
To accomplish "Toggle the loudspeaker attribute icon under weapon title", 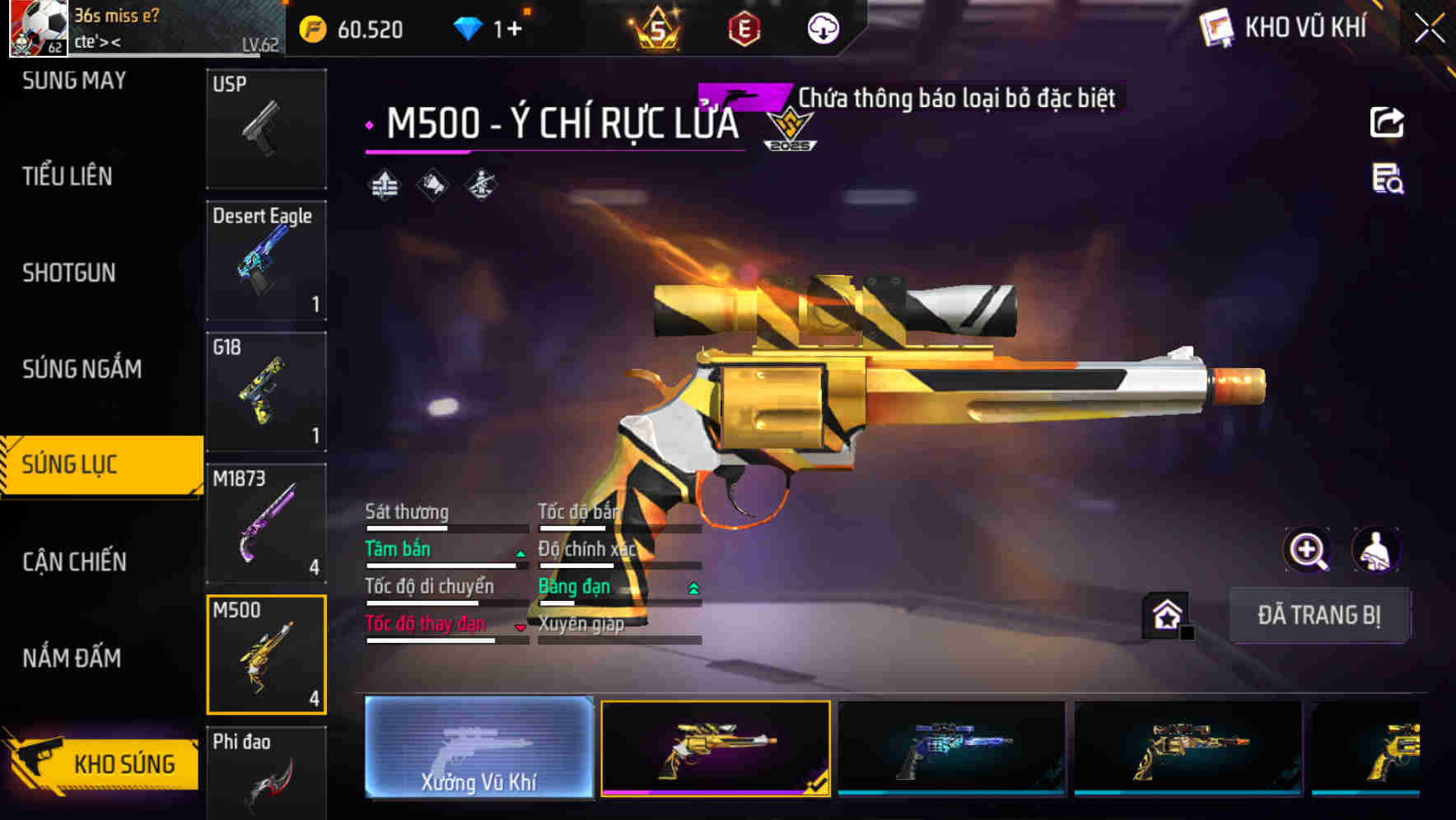I will [431, 184].
